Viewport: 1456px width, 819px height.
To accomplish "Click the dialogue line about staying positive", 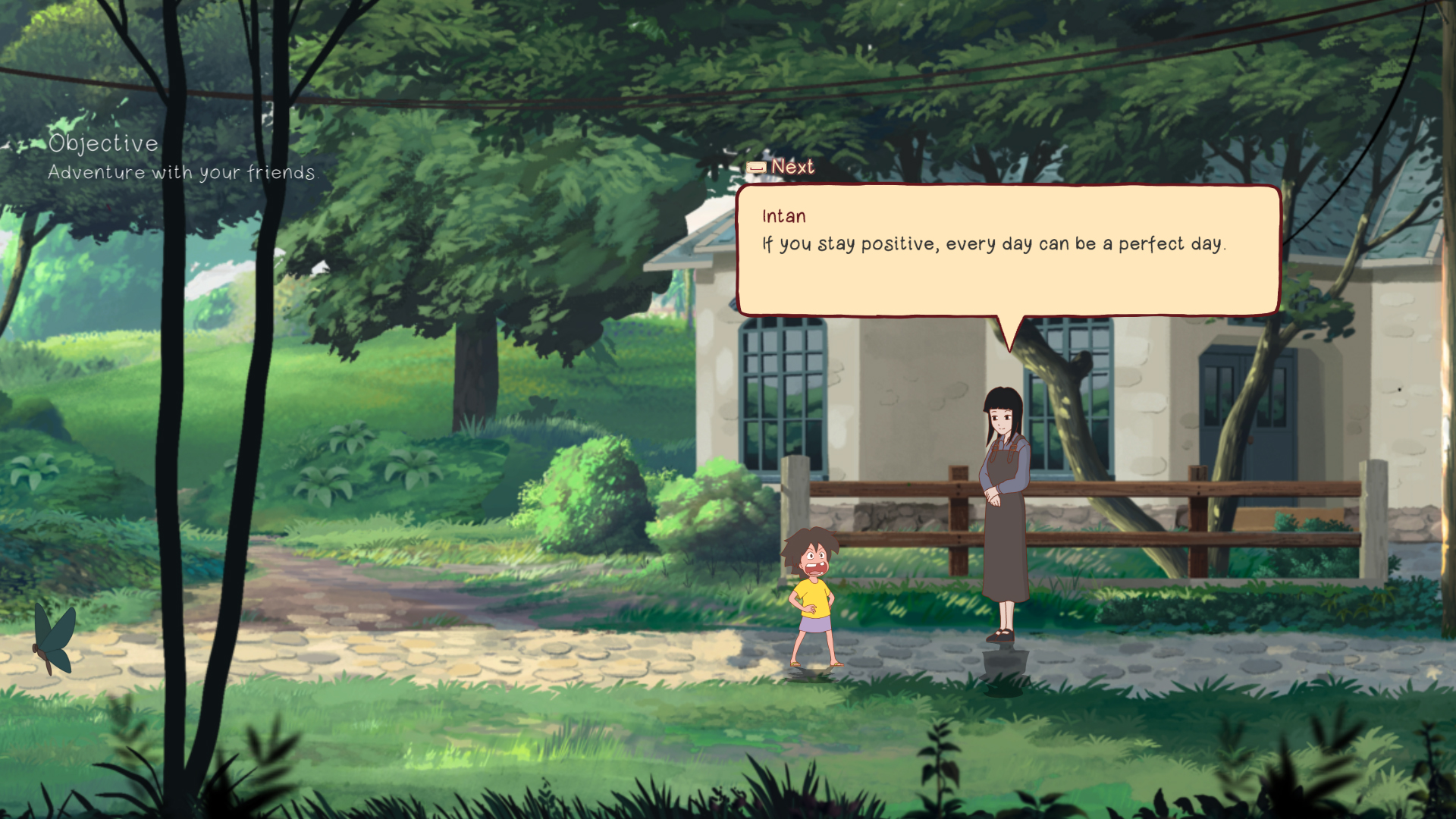I will (x=993, y=244).
